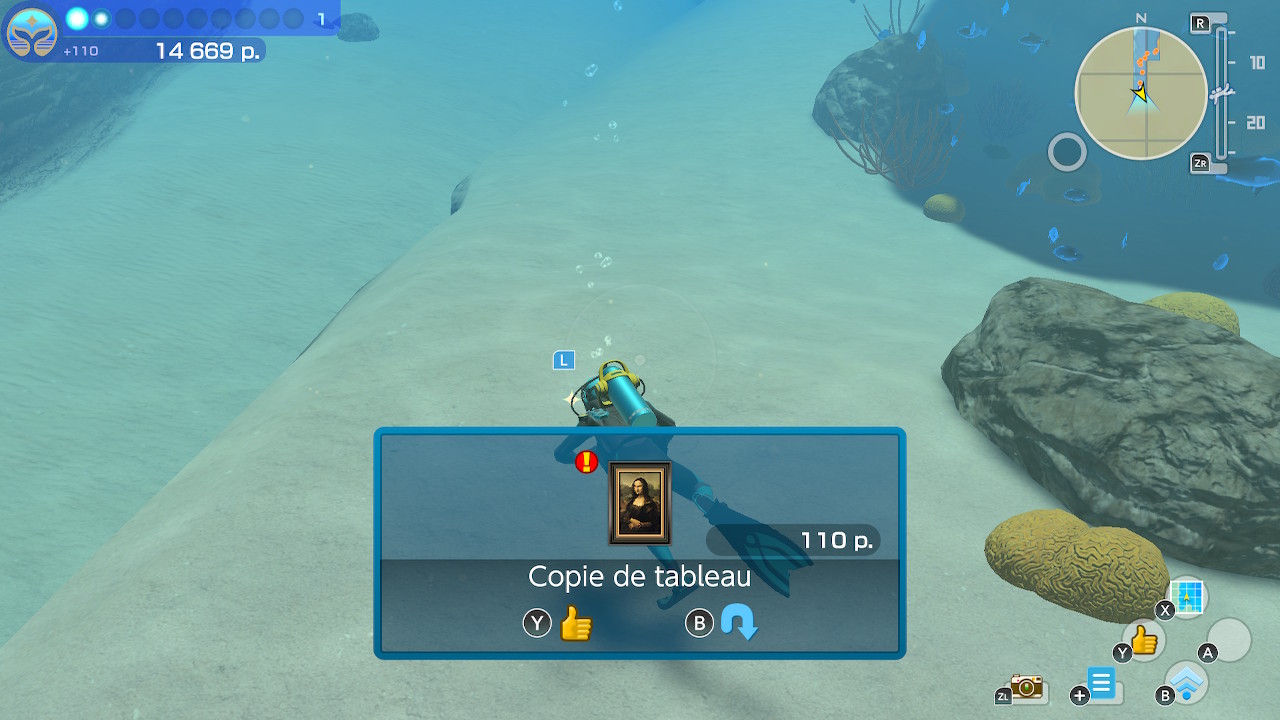Image resolution: width=1280 pixels, height=720 pixels.
Task: Open the circular compass minimap
Action: (x=1140, y=93)
